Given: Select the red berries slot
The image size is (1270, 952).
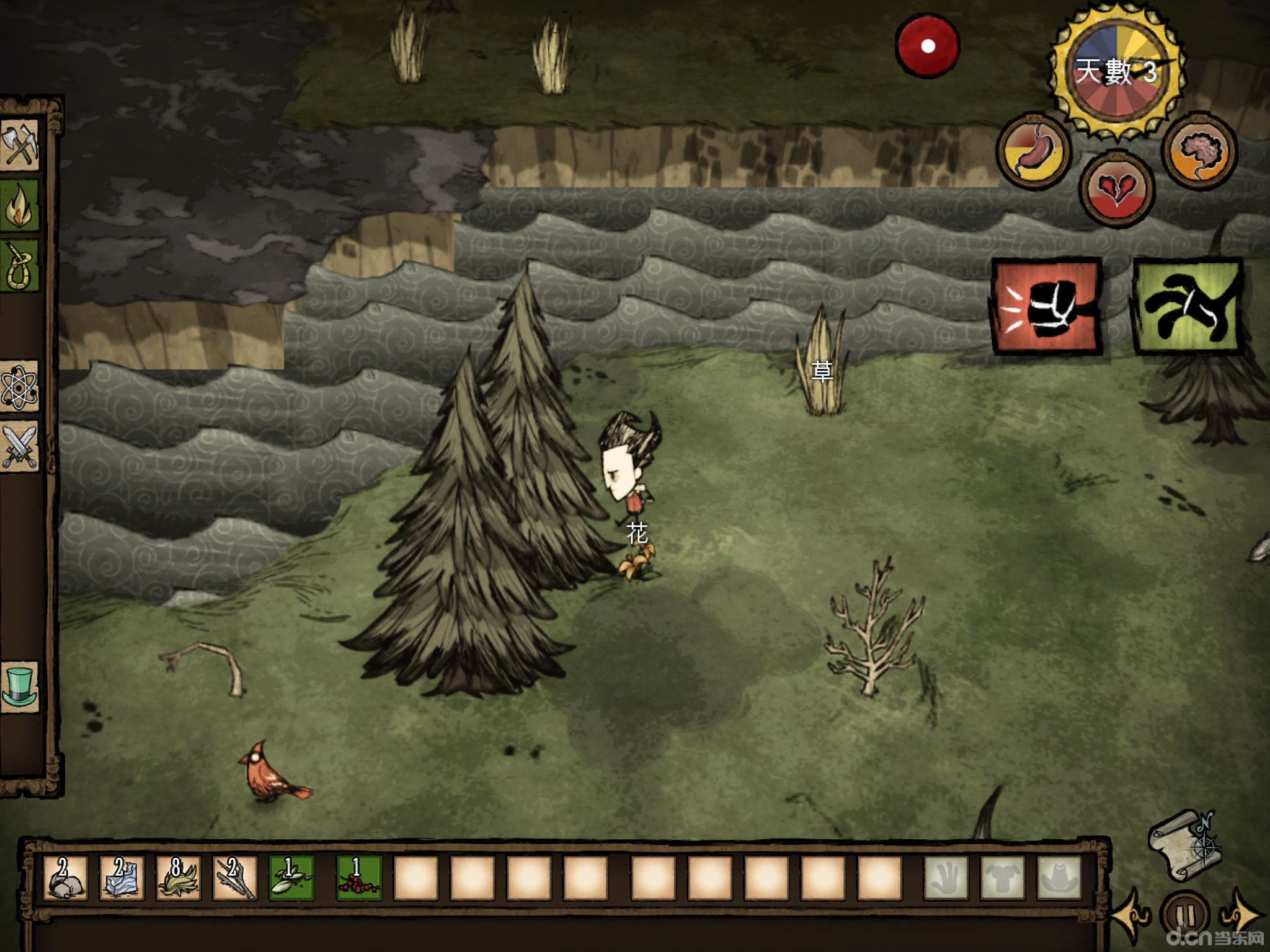Looking at the screenshot, I should click(x=358, y=877).
